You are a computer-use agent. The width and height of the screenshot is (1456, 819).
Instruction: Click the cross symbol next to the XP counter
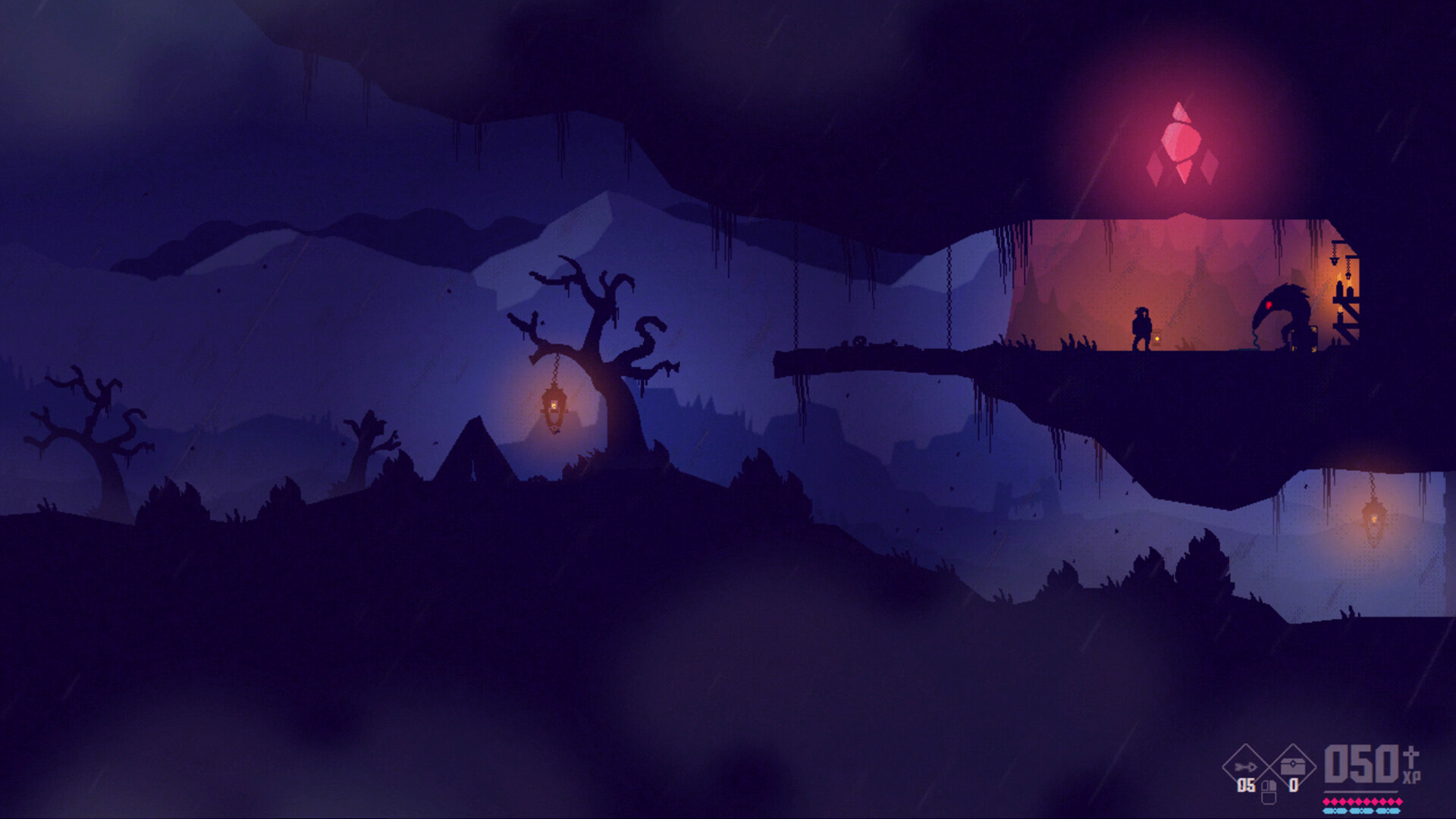click(x=1413, y=758)
